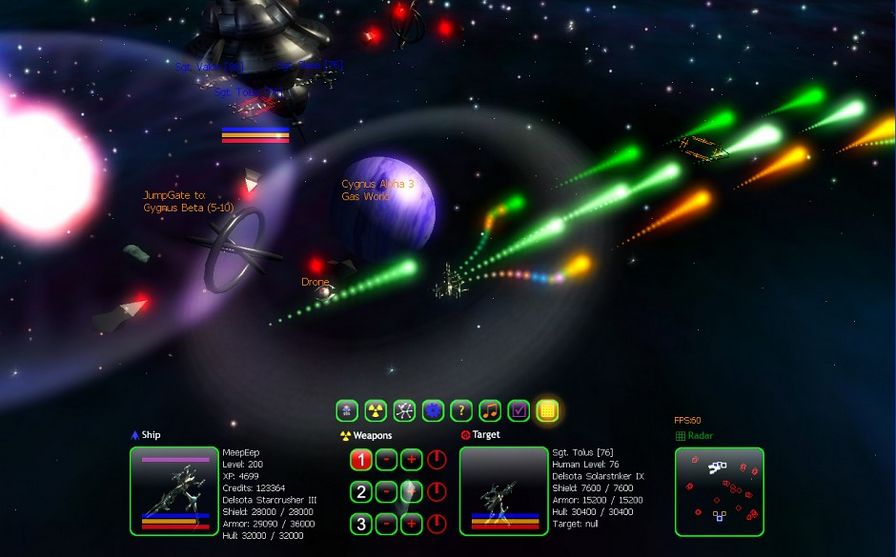Click the minus button for weapon 1
The height and width of the screenshot is (557, 896).
(x=386, y=460)
